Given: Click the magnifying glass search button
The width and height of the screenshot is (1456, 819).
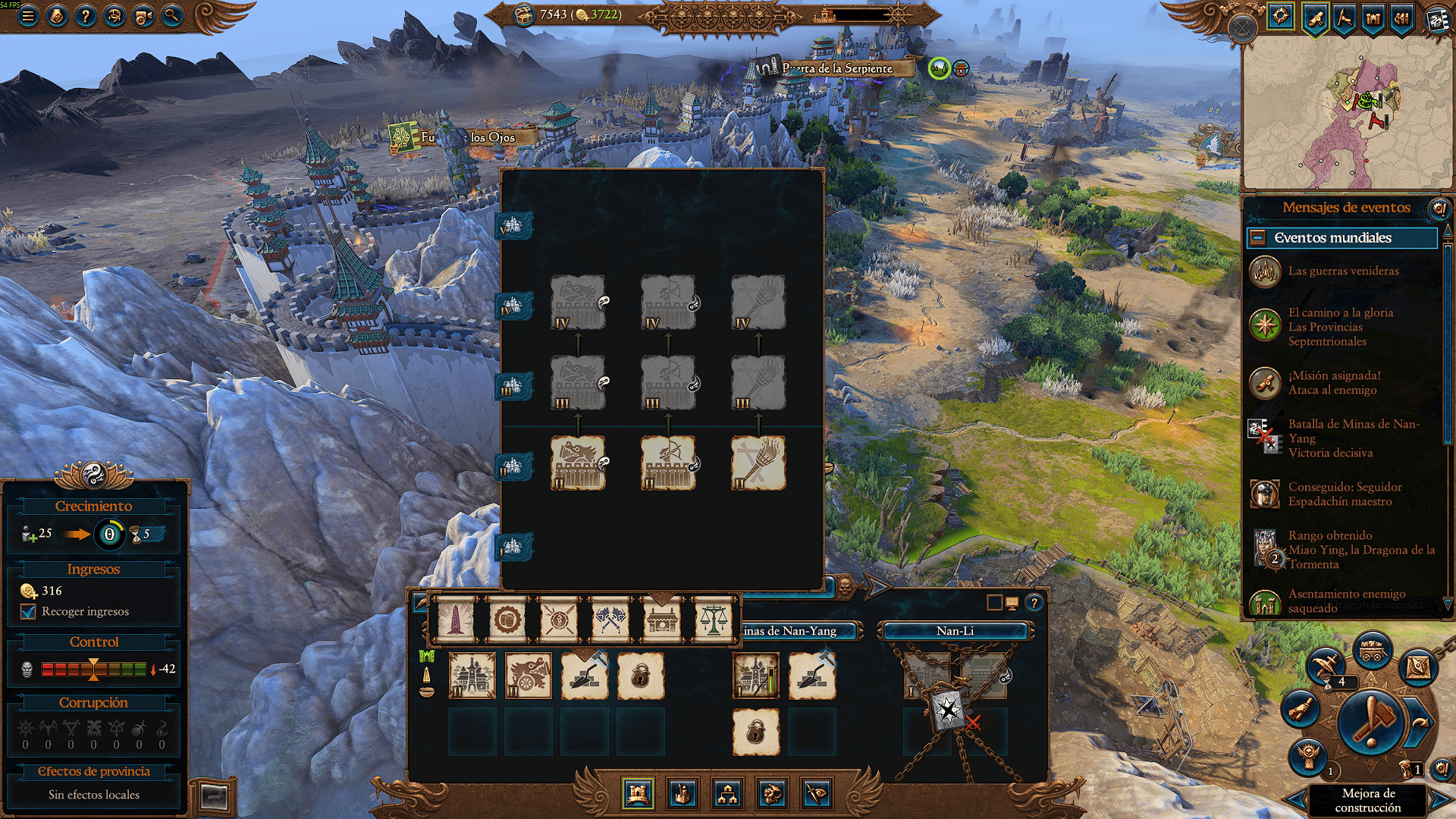Looking at the screenshot, I should [172, 15].
